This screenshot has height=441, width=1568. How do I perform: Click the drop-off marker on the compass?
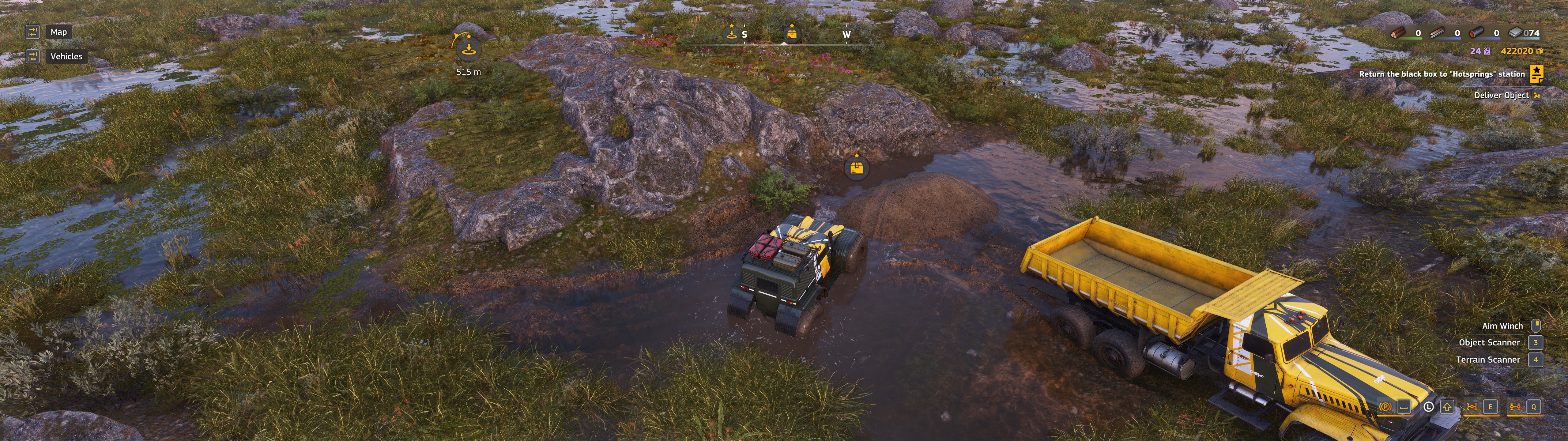point(732,33)
